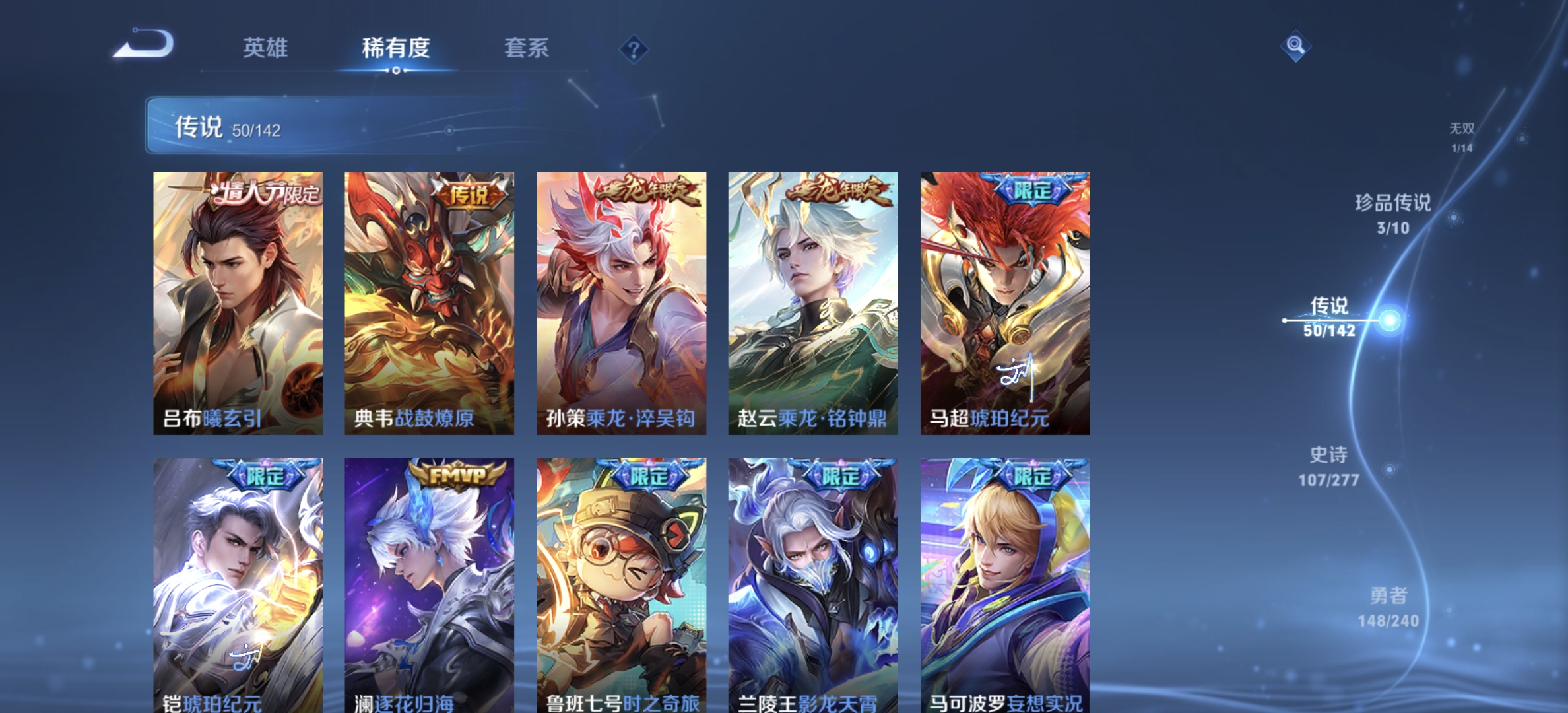Open the help question mark icon
The image size is (1568, 713).
[x=633, y=49]
